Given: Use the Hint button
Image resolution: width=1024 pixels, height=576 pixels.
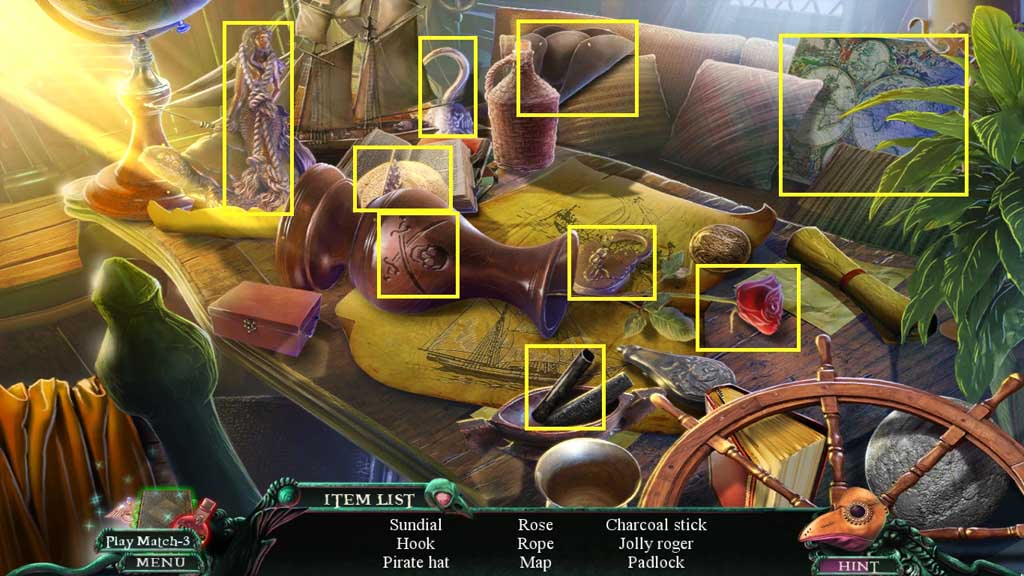Looking at the screenshot, I should click(x=857, y=565).
